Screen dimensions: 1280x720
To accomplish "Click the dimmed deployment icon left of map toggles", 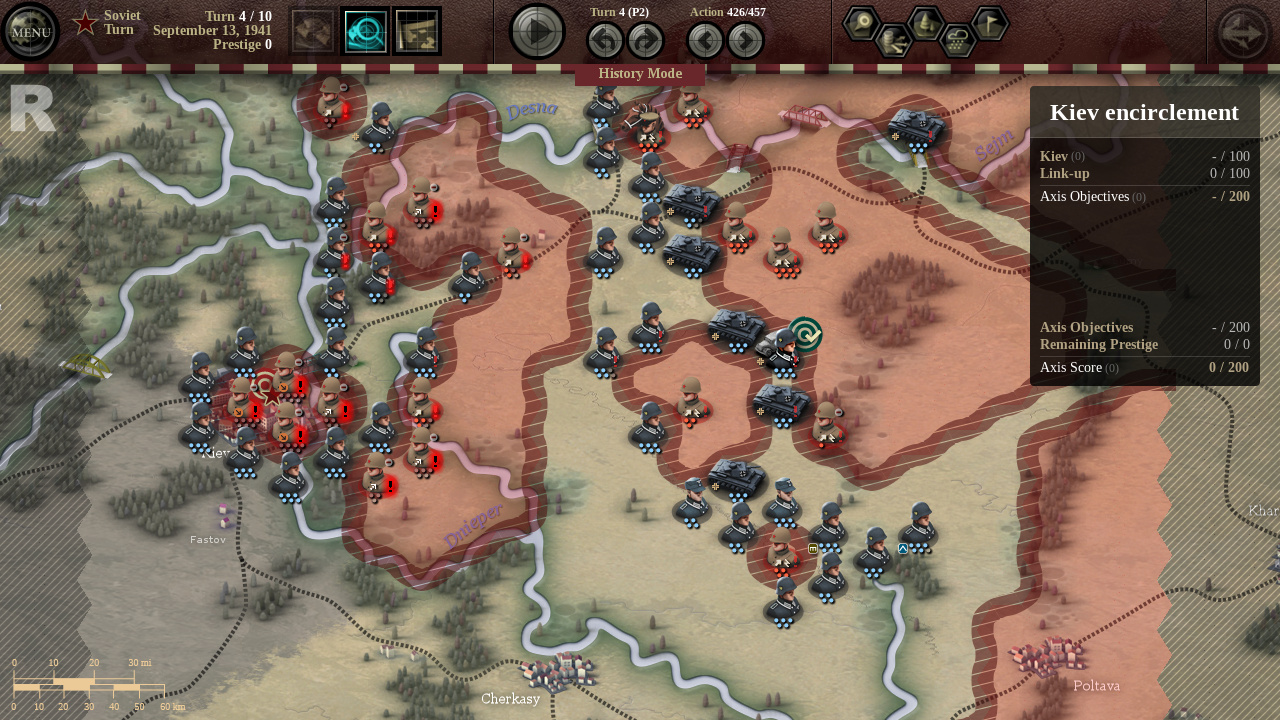I will [x=313, y=32].
